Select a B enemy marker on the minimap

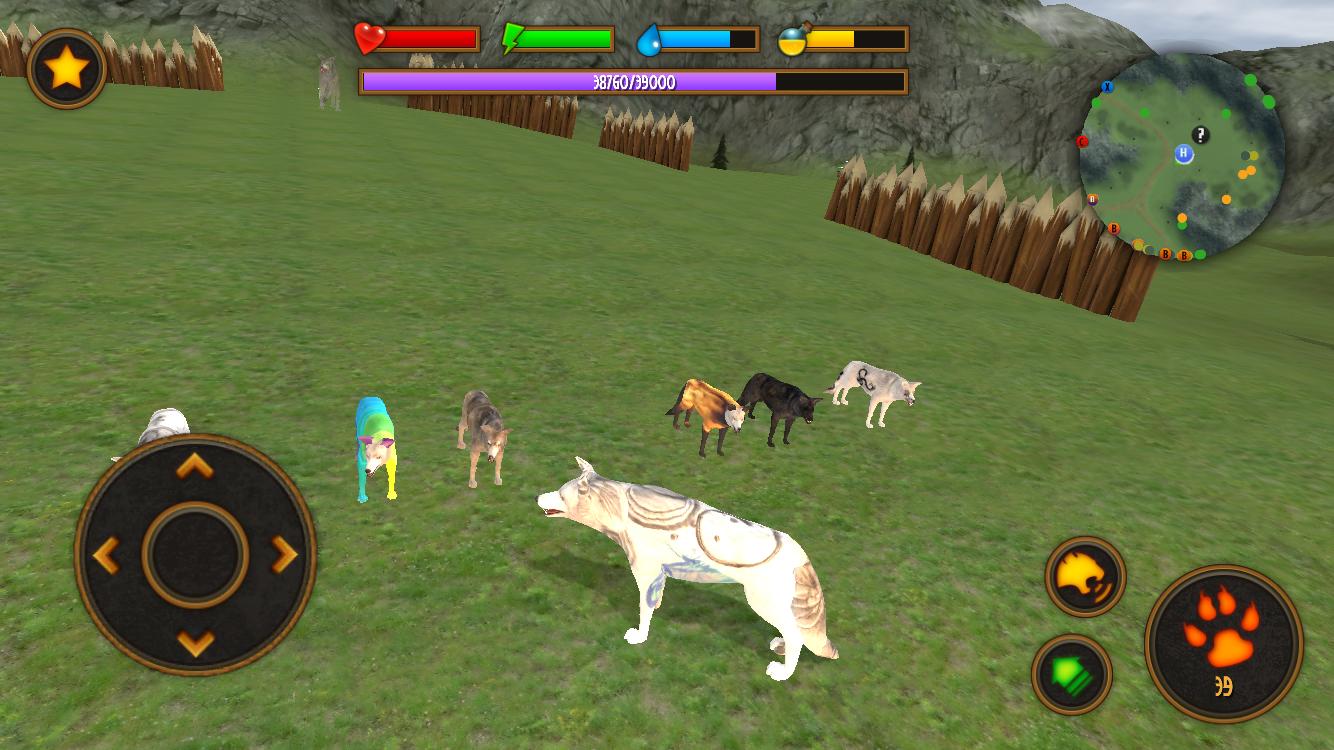point(1113,228)
